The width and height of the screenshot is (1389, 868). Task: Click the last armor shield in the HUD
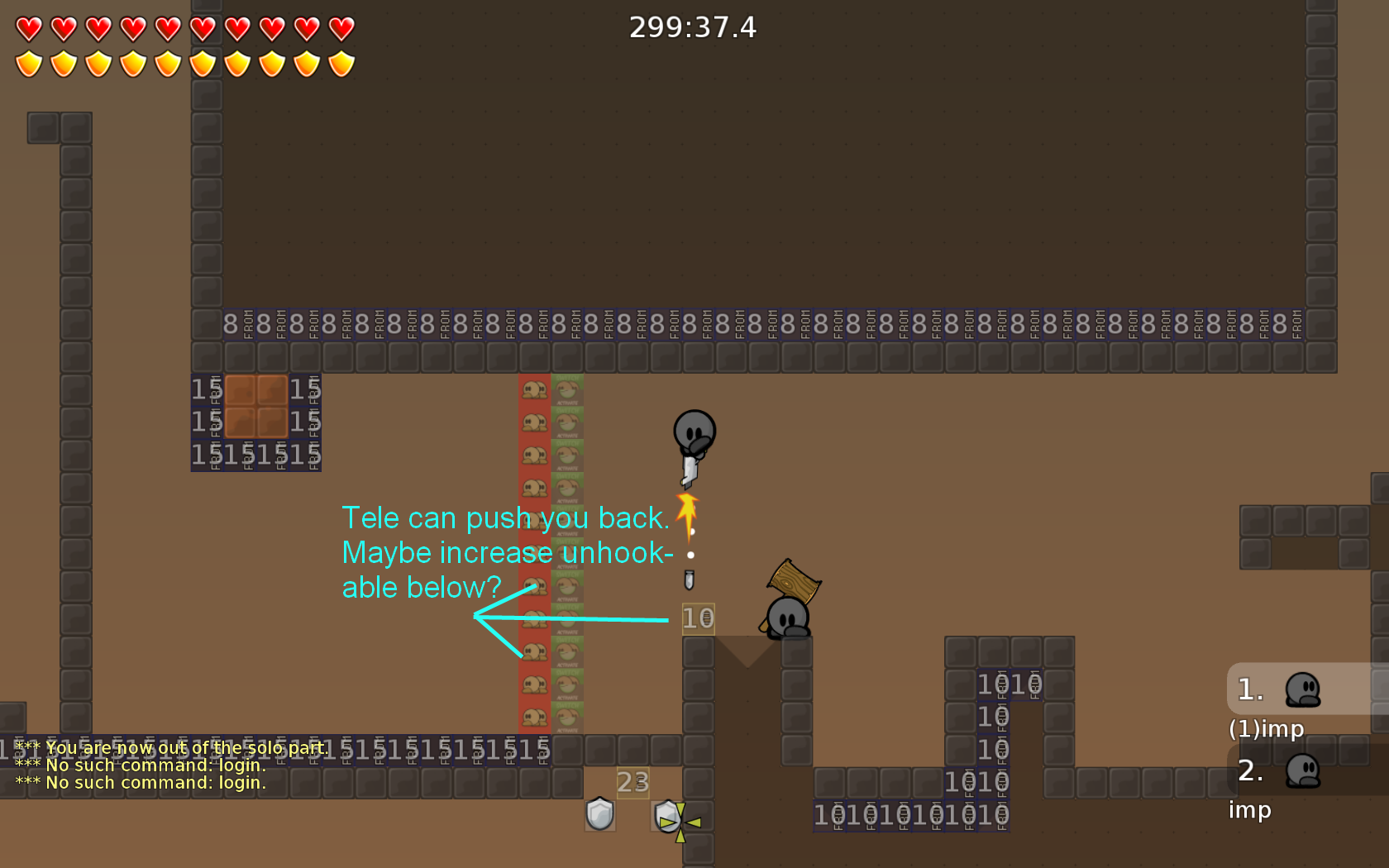coord(342,61)
